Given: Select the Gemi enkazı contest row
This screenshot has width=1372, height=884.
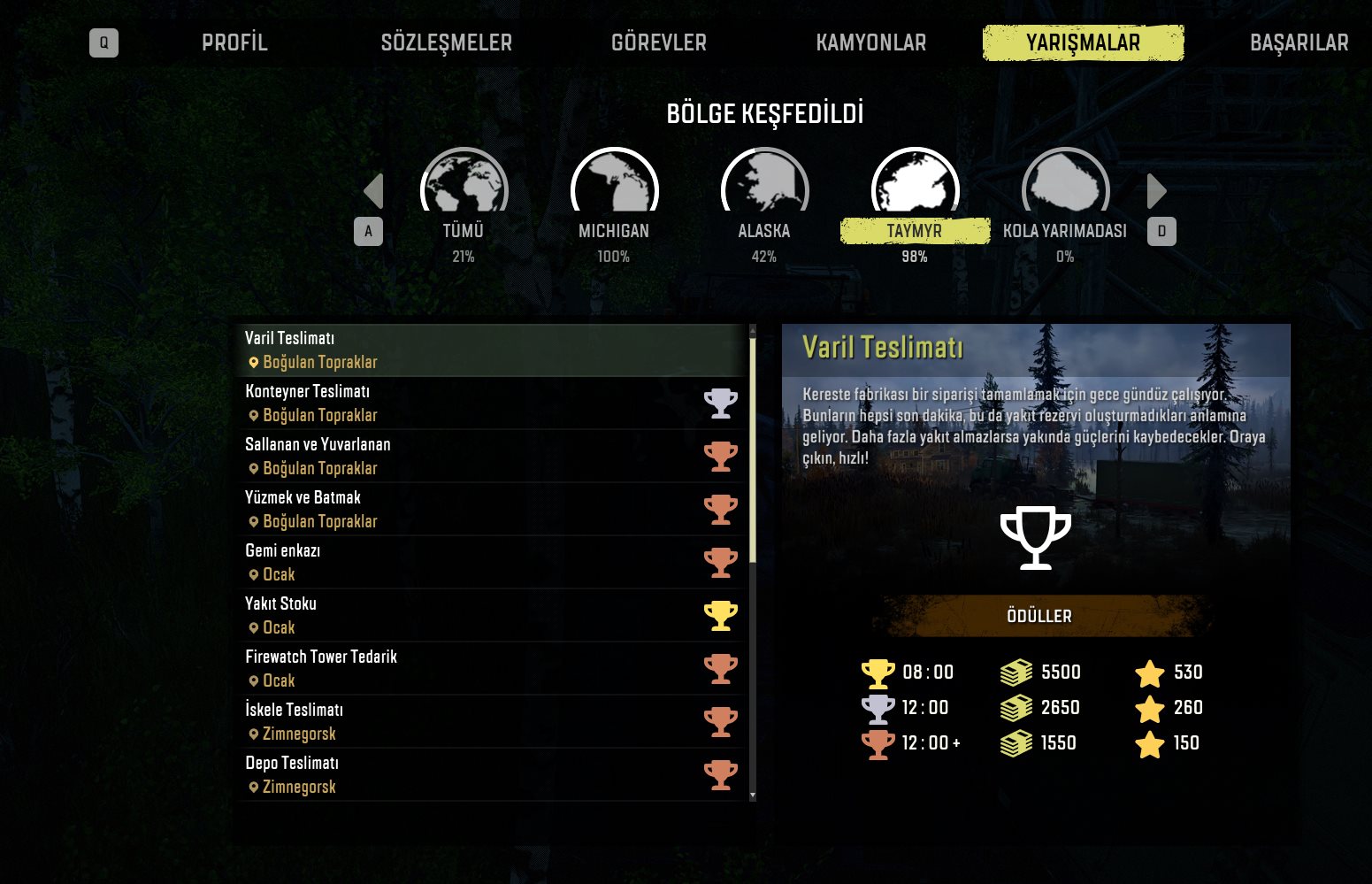Looking at the screenshot, I should [x=492, y=563].
